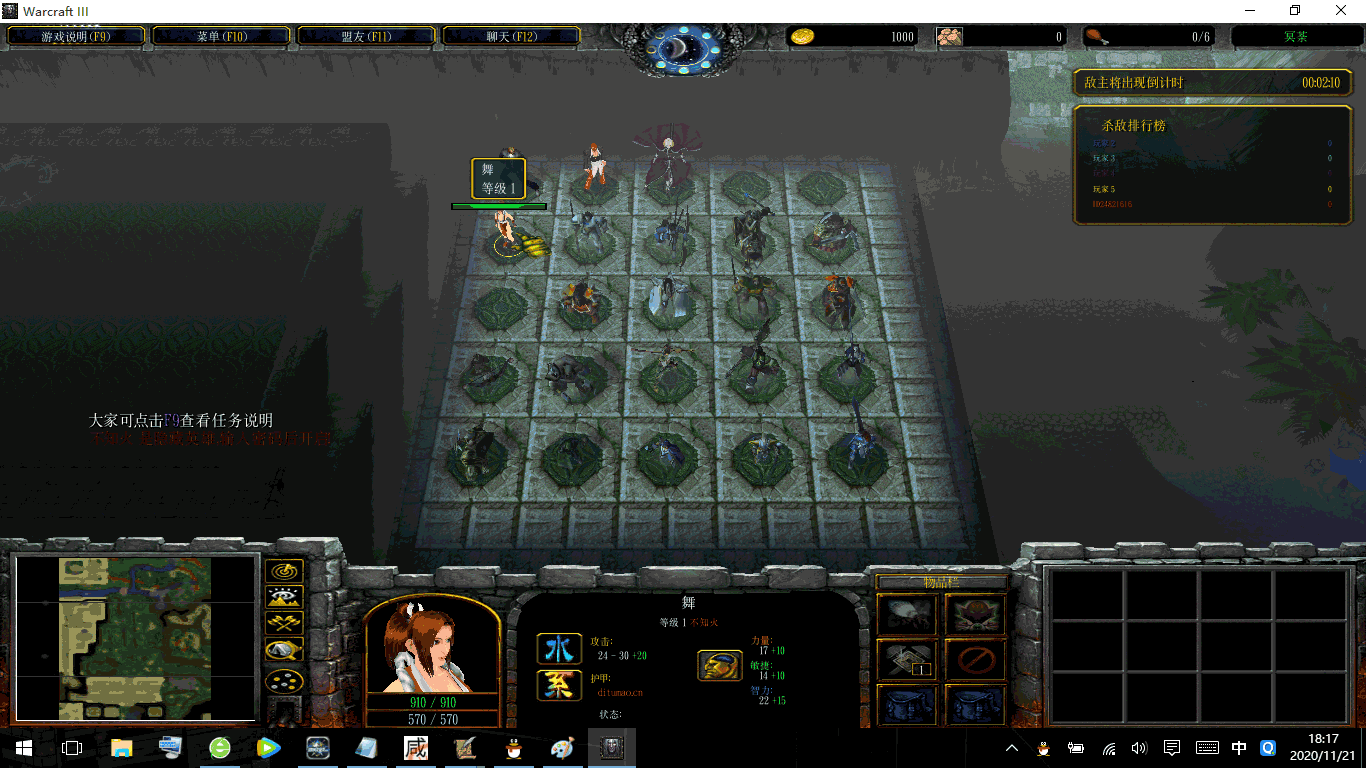1366x768 pixels.
Task: Select the spider item in inventory
Action: click(x=907, y=615)
